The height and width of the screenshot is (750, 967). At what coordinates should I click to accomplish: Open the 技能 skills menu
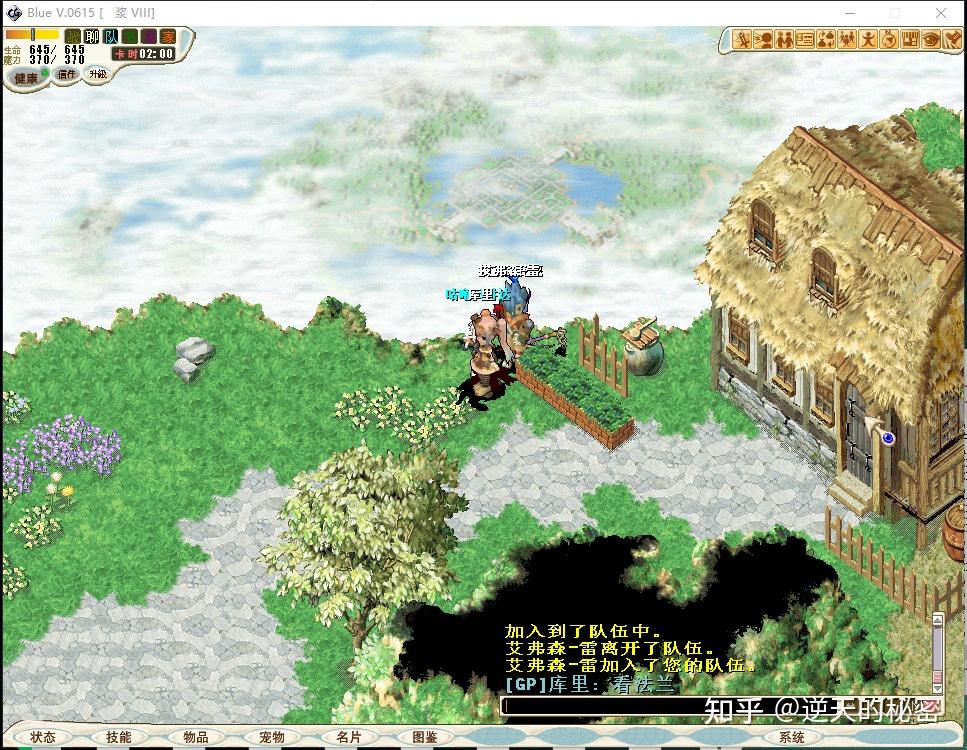[118, 737]
